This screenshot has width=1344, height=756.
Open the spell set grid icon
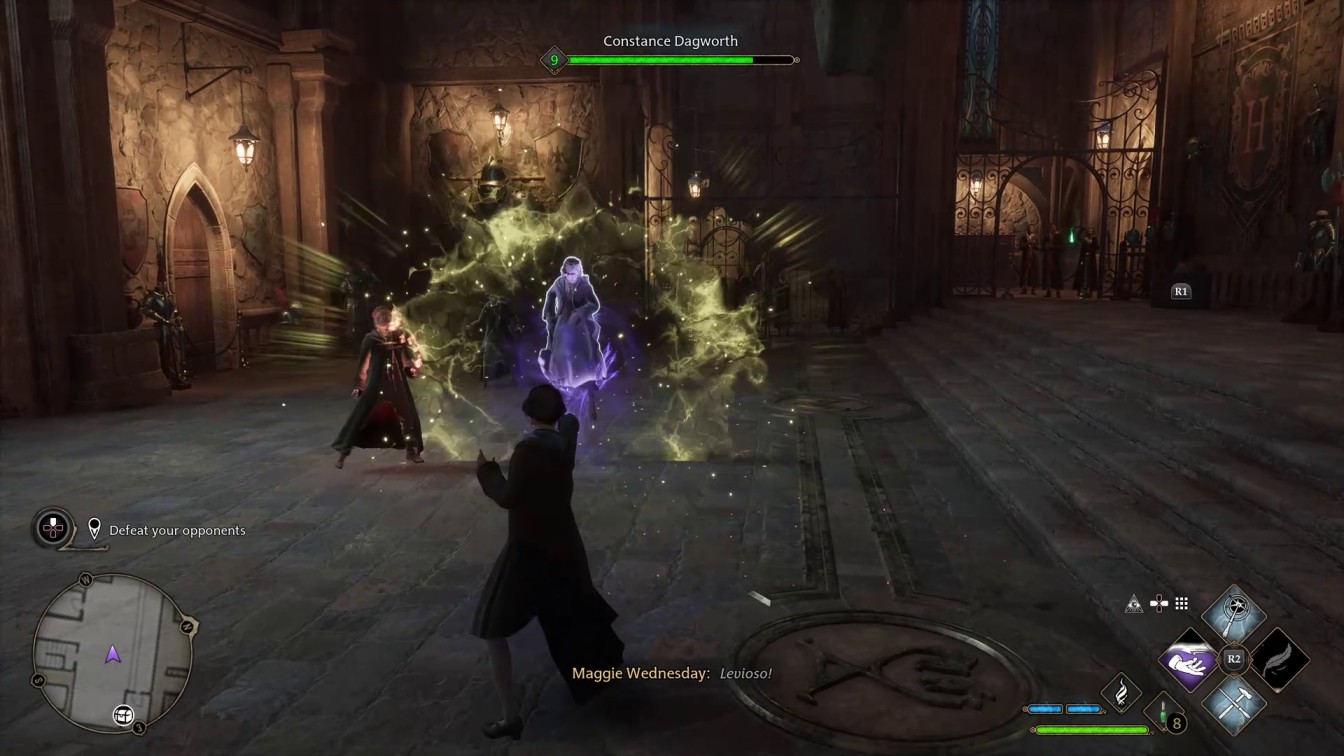pyautogui.click(x=1181, y=603)
